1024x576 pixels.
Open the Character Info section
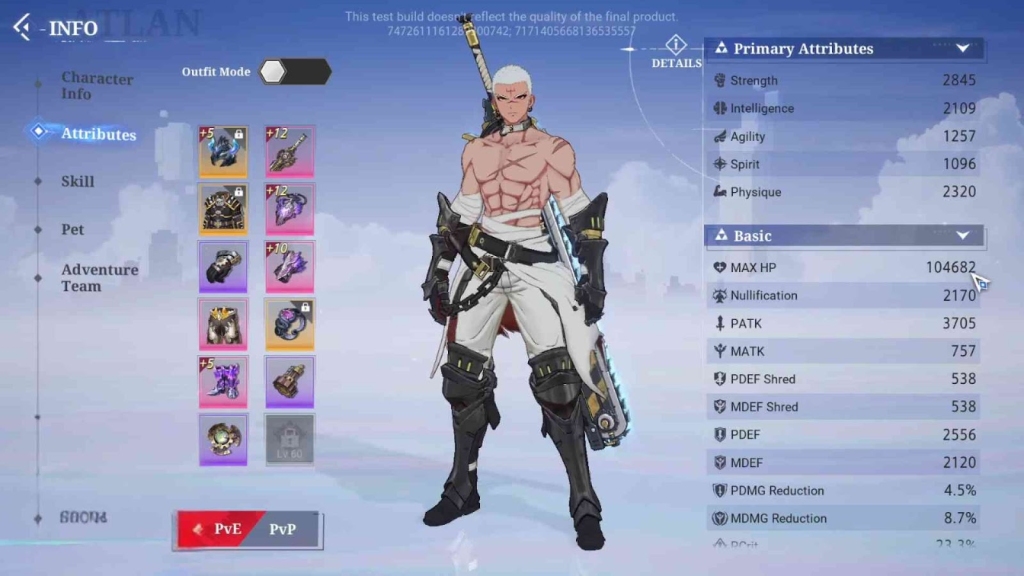[x=96, y=86]
